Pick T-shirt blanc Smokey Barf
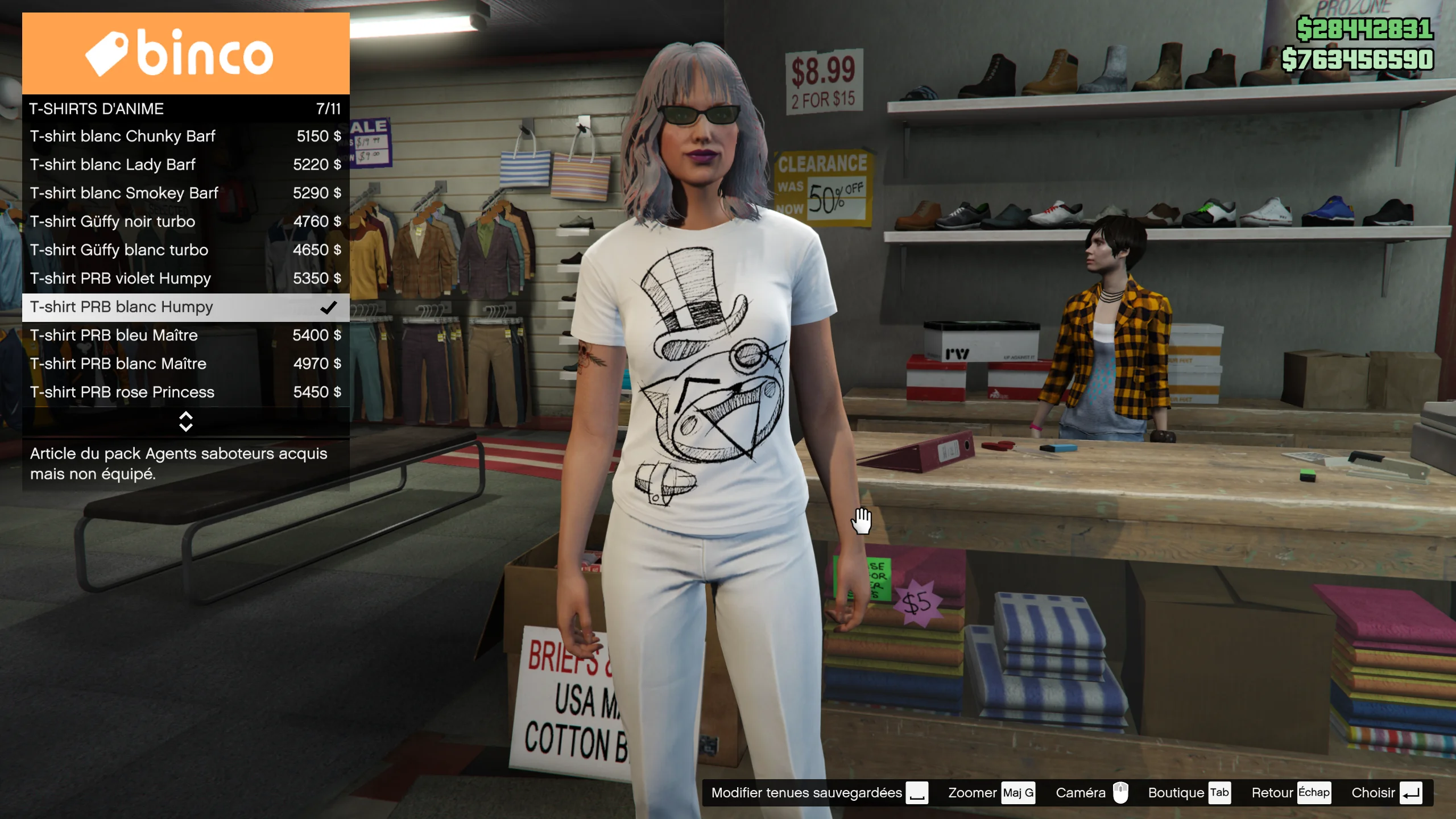This screenshot has width=1456, height=819. (185, 193)
